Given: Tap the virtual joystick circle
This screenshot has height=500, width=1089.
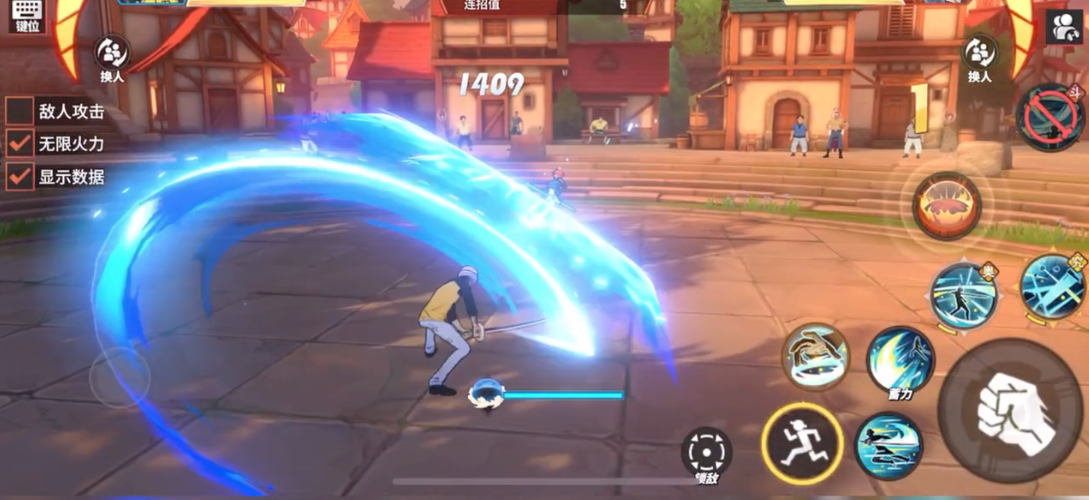Looking at the screenshot, I should (120, 378).
